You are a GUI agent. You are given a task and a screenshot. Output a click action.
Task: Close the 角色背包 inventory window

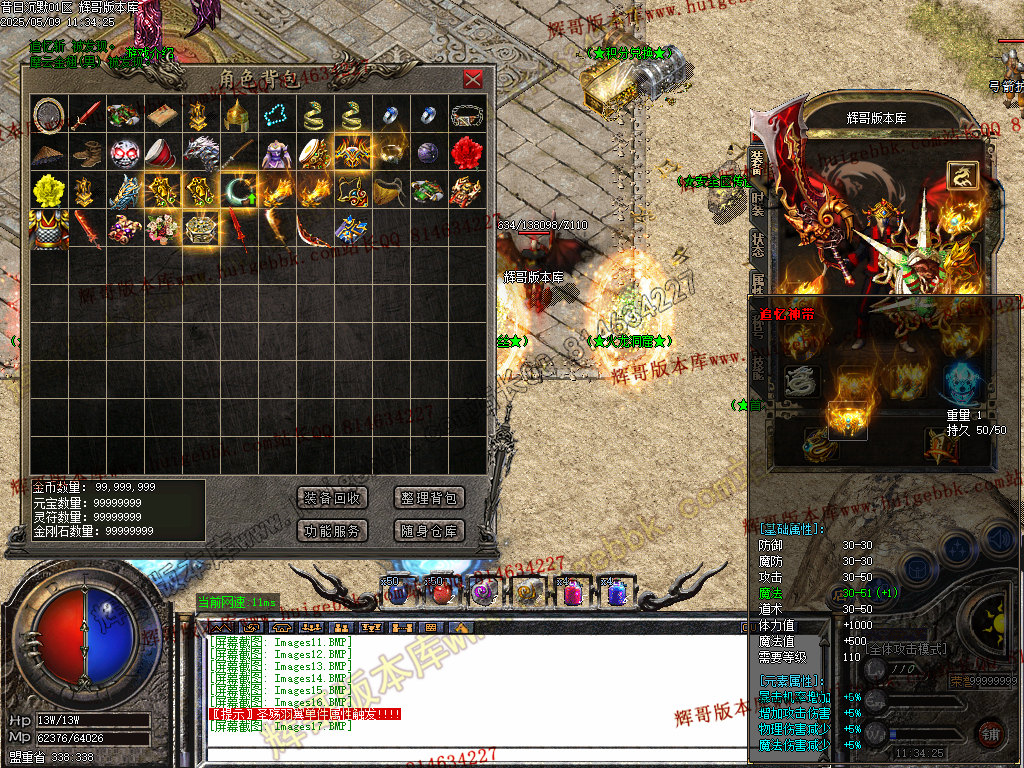click(473, 79)
